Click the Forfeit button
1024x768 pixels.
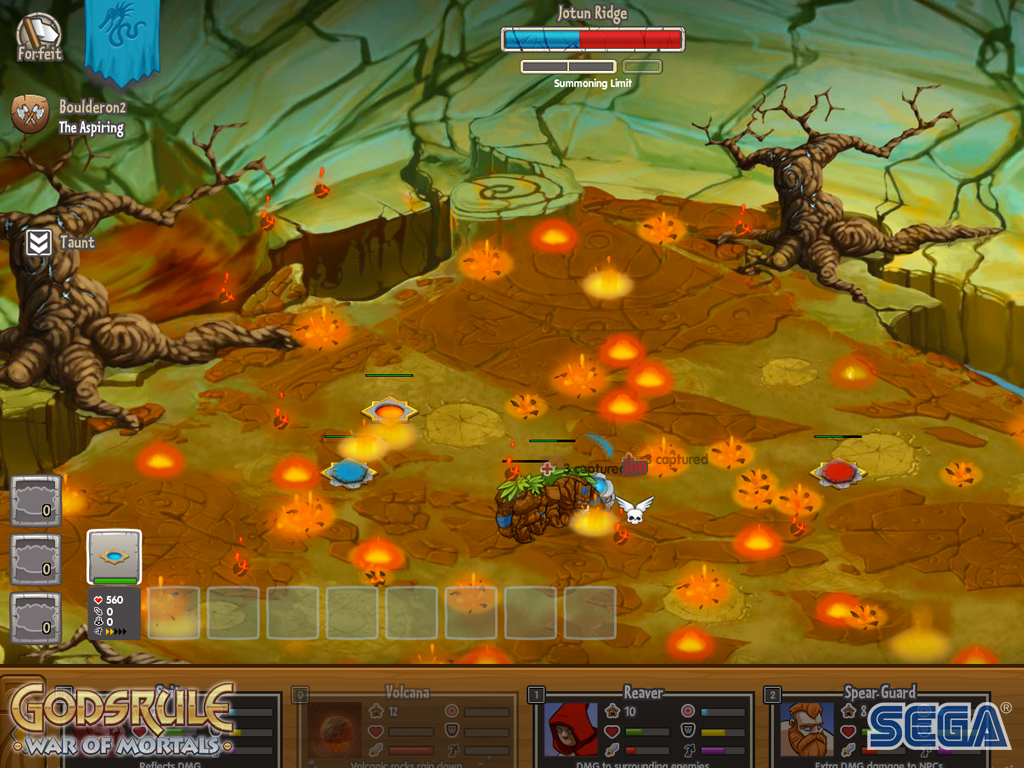click(x=40, y=37)
